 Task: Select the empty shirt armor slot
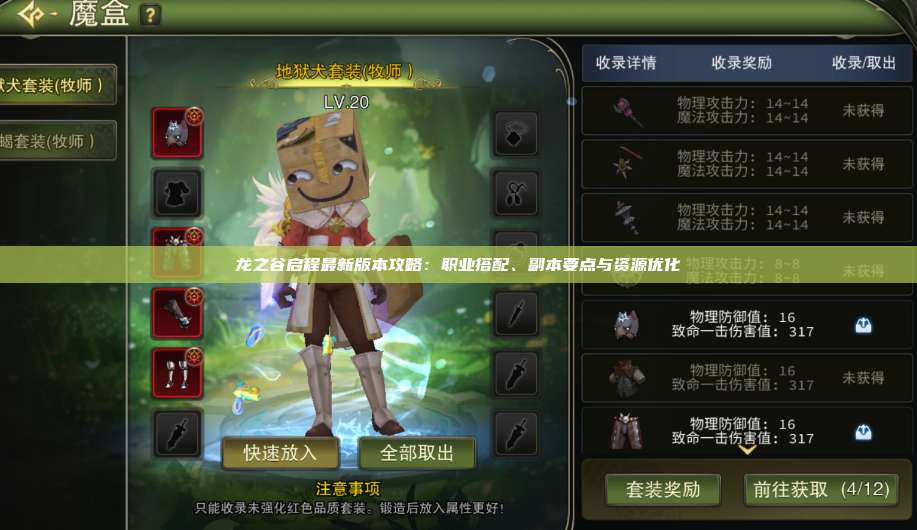pos(177,192)
